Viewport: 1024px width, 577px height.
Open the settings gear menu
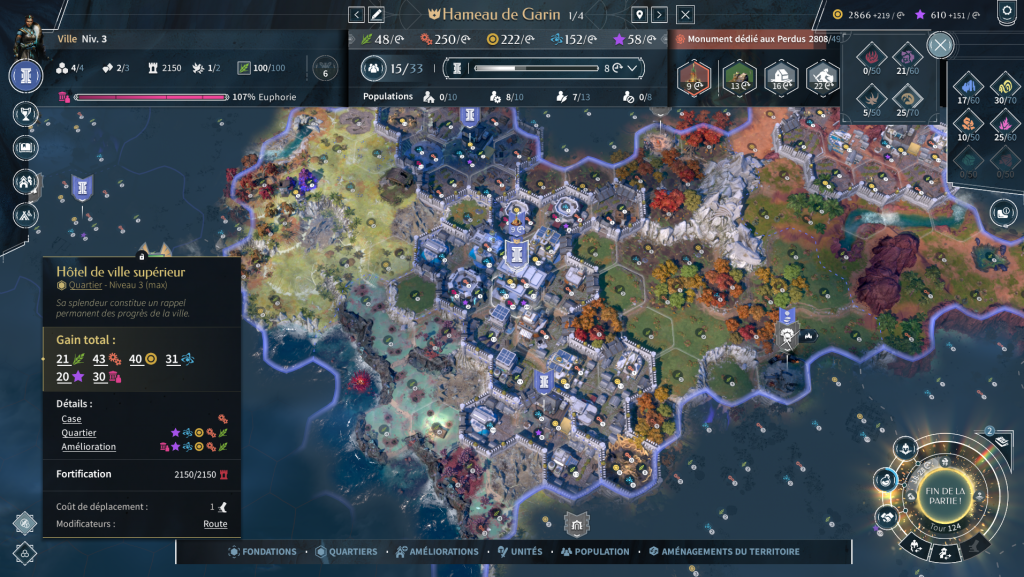coord(1005,13)
